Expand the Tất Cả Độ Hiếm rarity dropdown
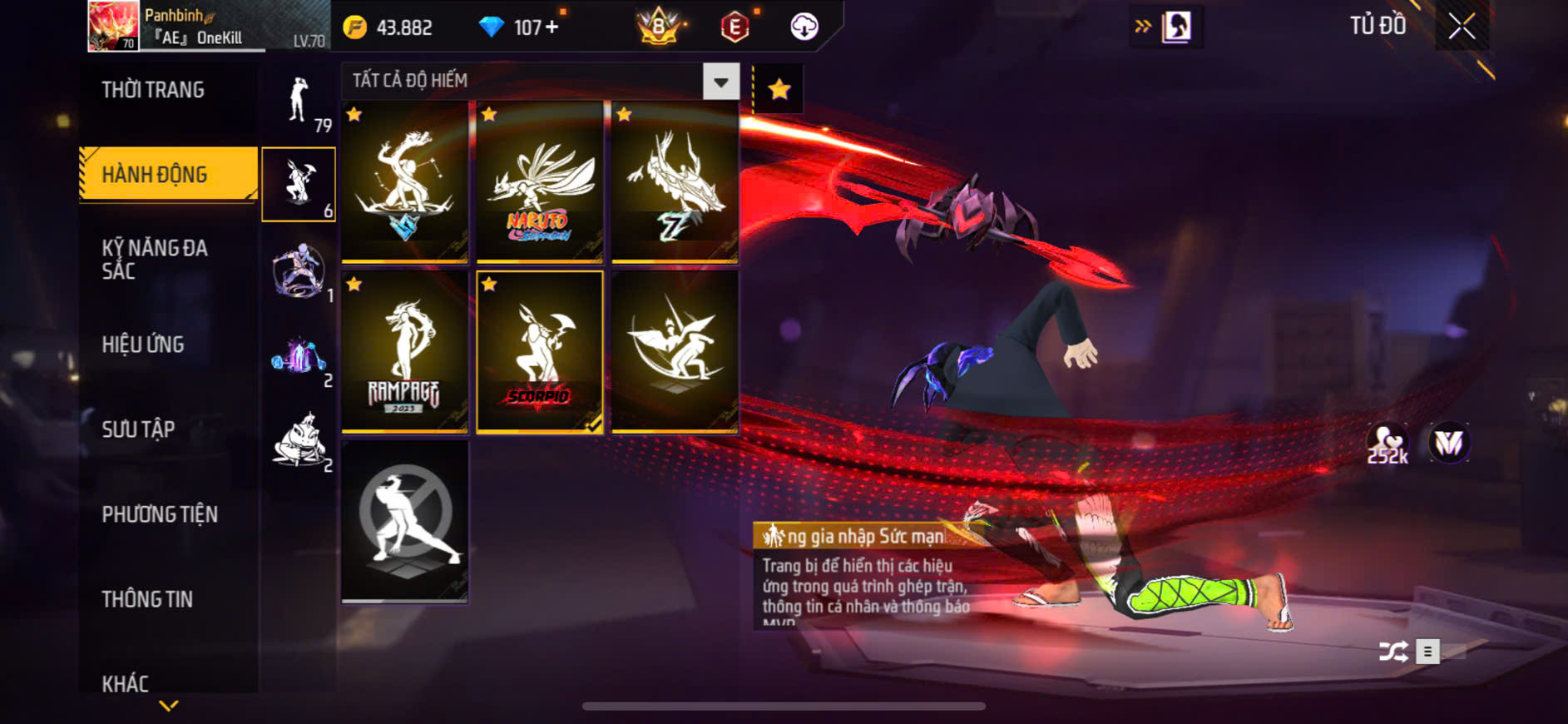The height and width of the screenshot is (724, 1568). pyautogui.click(x=720, y=82)
